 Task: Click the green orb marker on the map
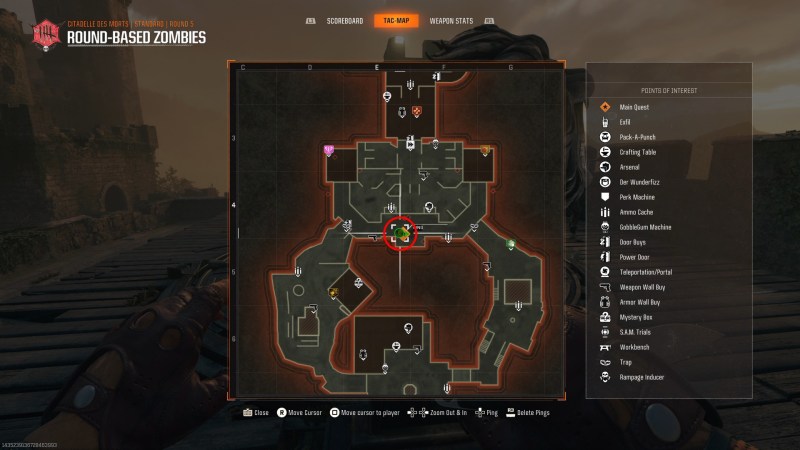tap(510, 245)
